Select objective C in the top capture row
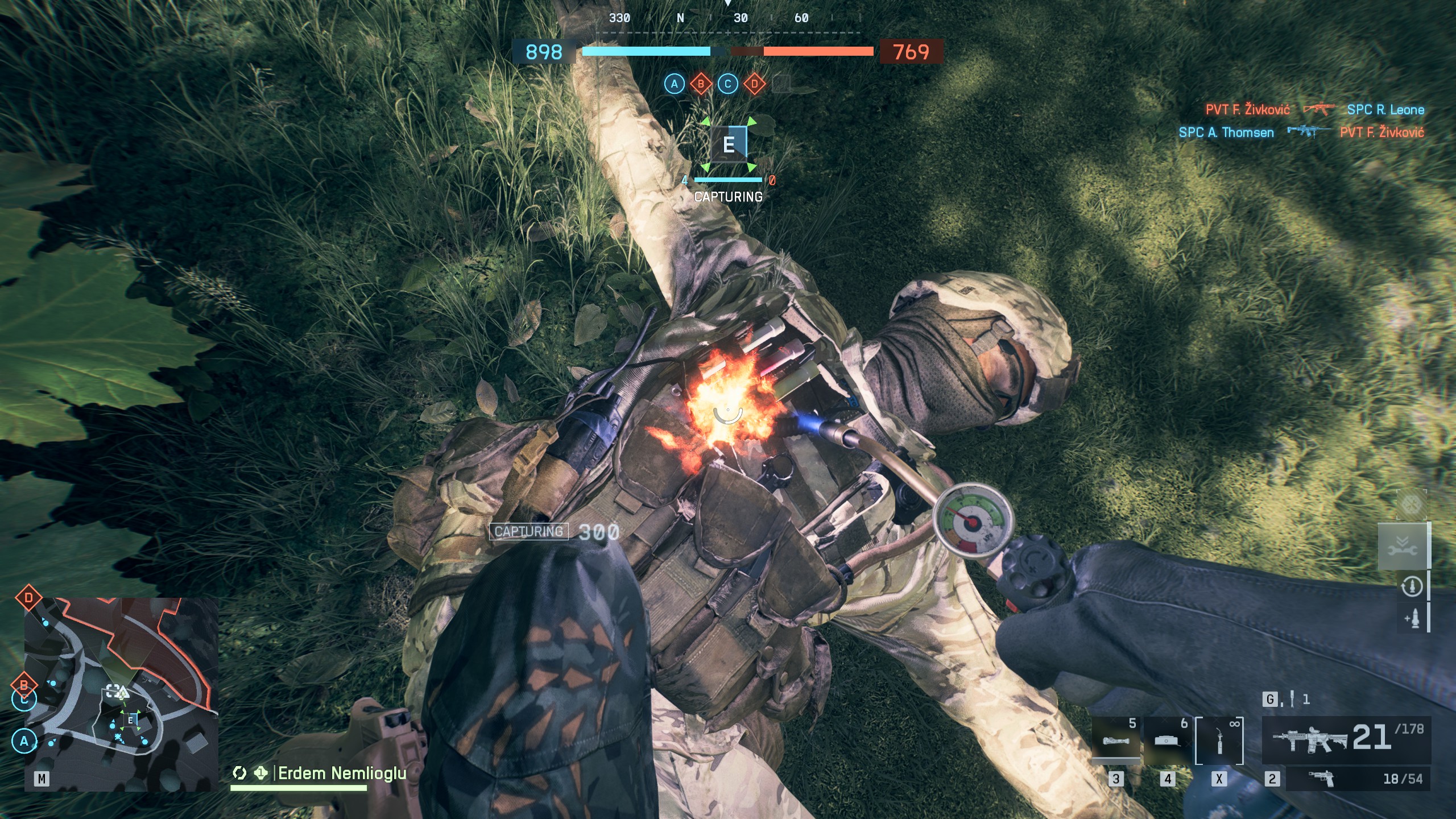Screen dimensions: 1456x819 (727, 84)
